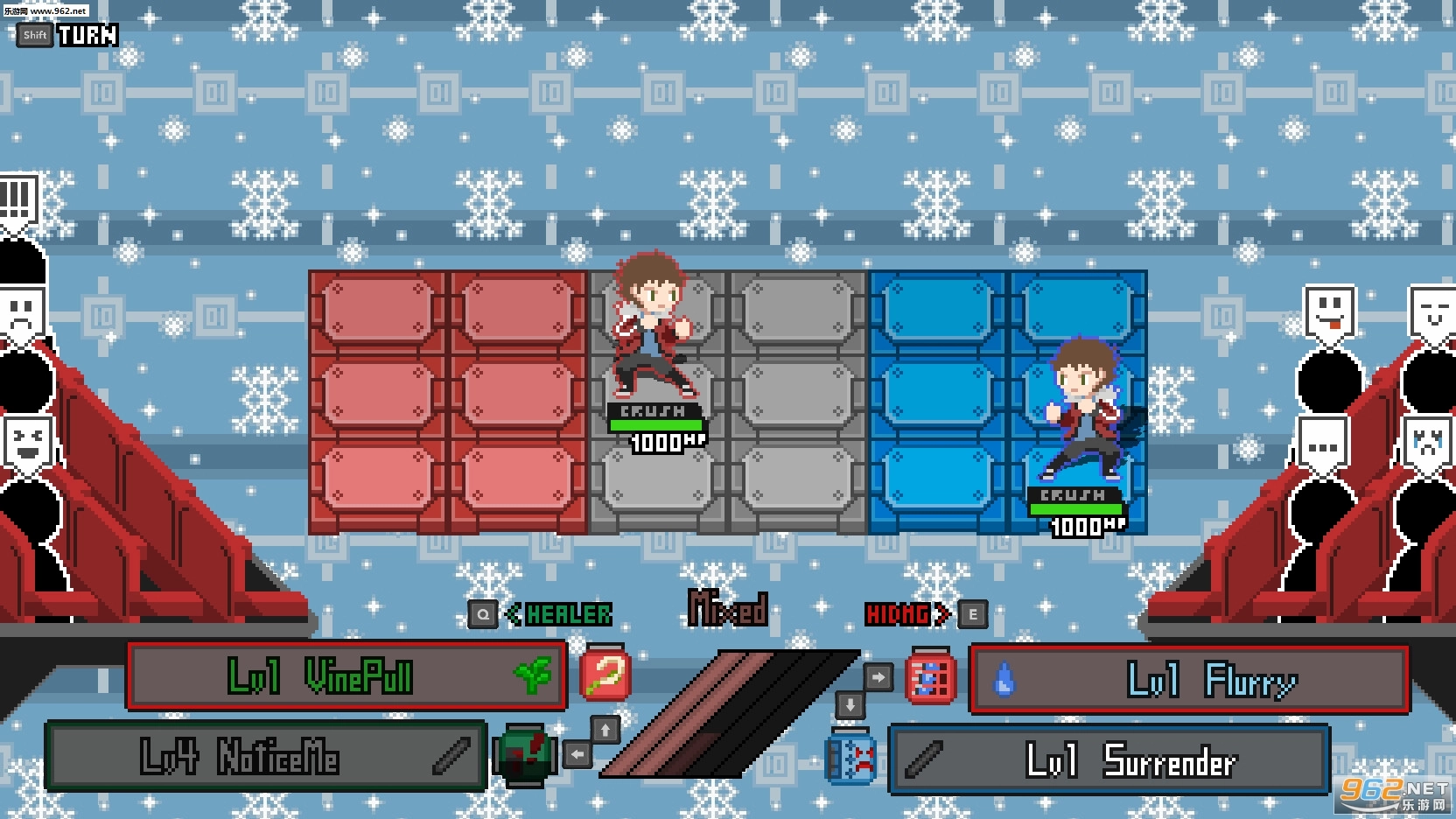
Task: Click the angry blue jar item
Action: [847, 758]
